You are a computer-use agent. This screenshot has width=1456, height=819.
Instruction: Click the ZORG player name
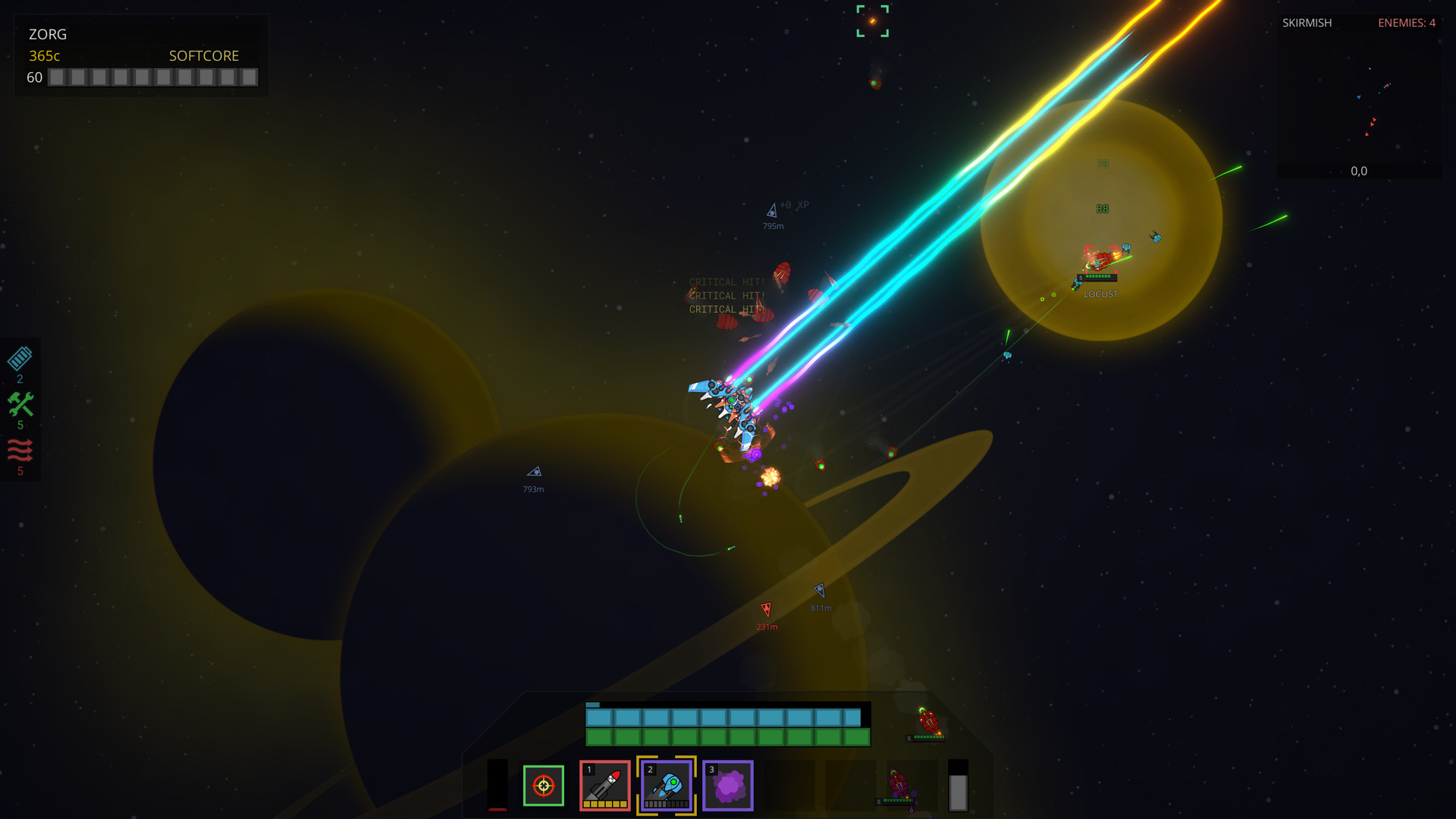click(47, 34)
